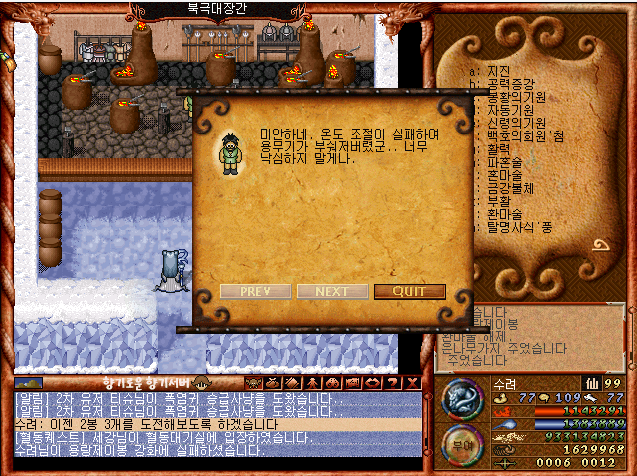Click the dragon emblem orb
The height and width of the screenshot is (476, 637).
pyautogui.click(x=462, y=399)
